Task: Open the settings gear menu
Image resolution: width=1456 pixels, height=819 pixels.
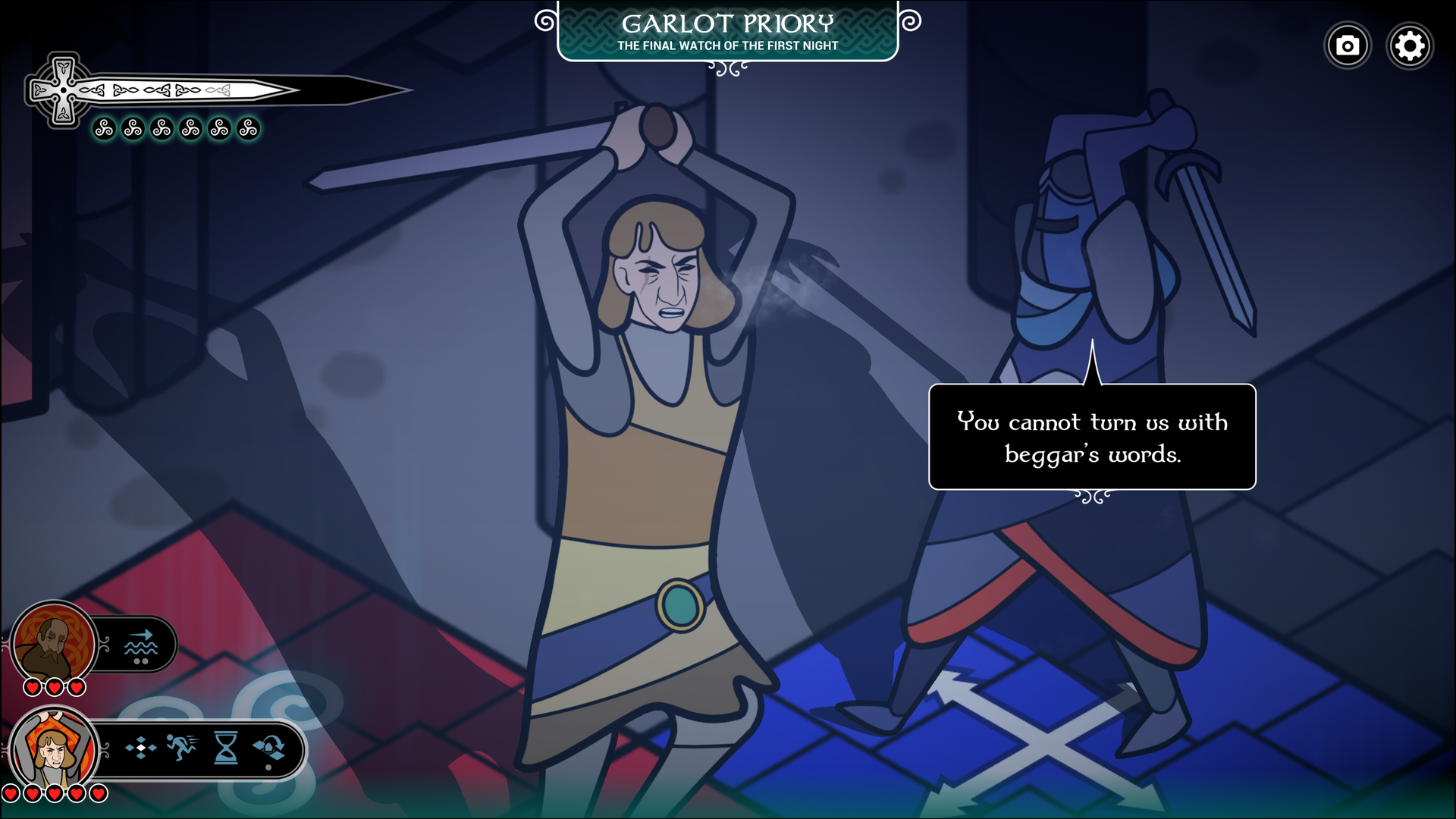Action: 1410,45
